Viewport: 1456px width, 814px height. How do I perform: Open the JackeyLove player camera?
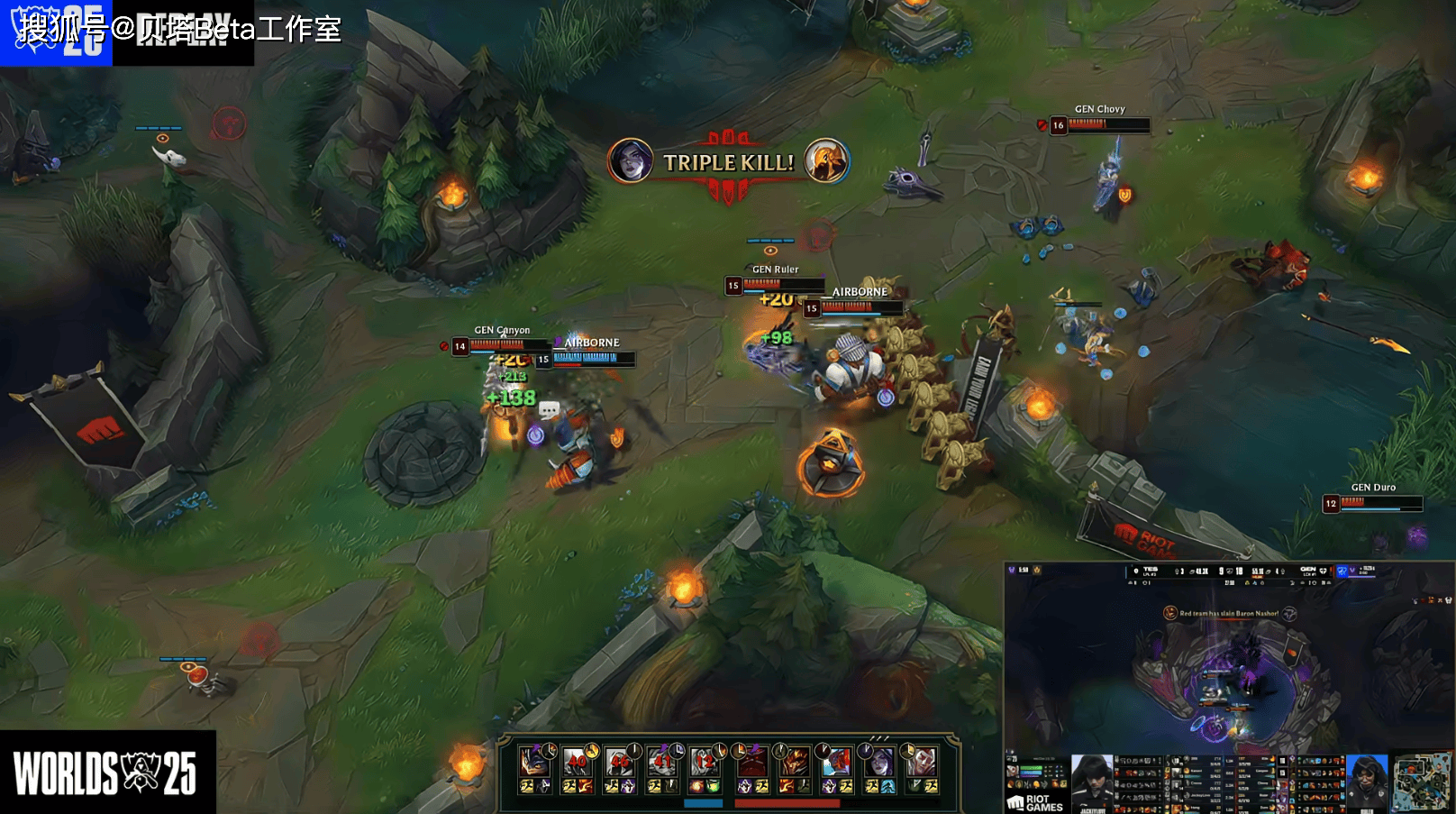pyautogui.click(x=1092, y=782)
